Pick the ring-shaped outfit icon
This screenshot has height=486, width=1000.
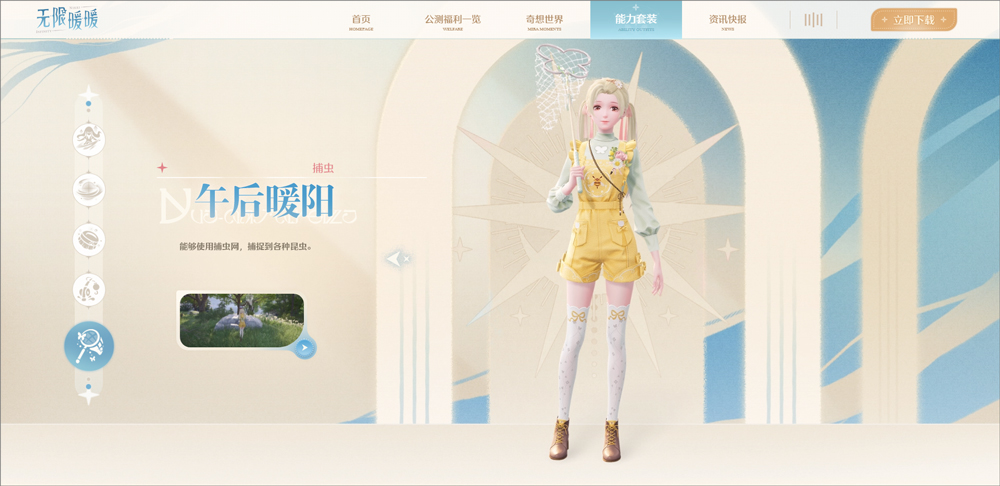89,239
